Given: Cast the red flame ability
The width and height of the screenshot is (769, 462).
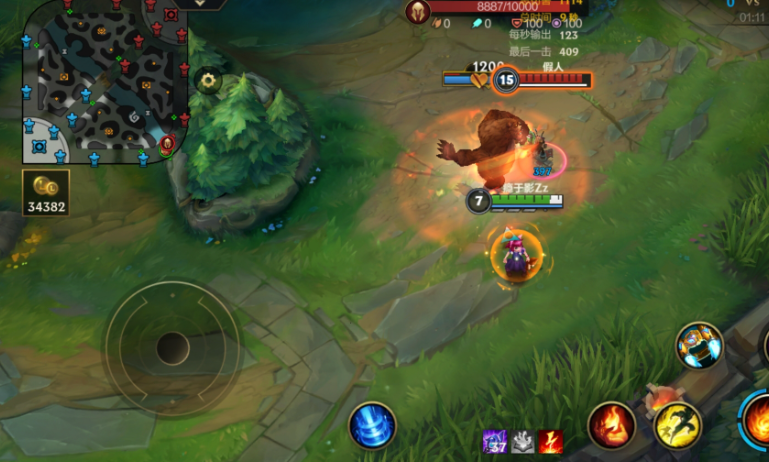Looking at the screenshot, I should coord(611,425).
